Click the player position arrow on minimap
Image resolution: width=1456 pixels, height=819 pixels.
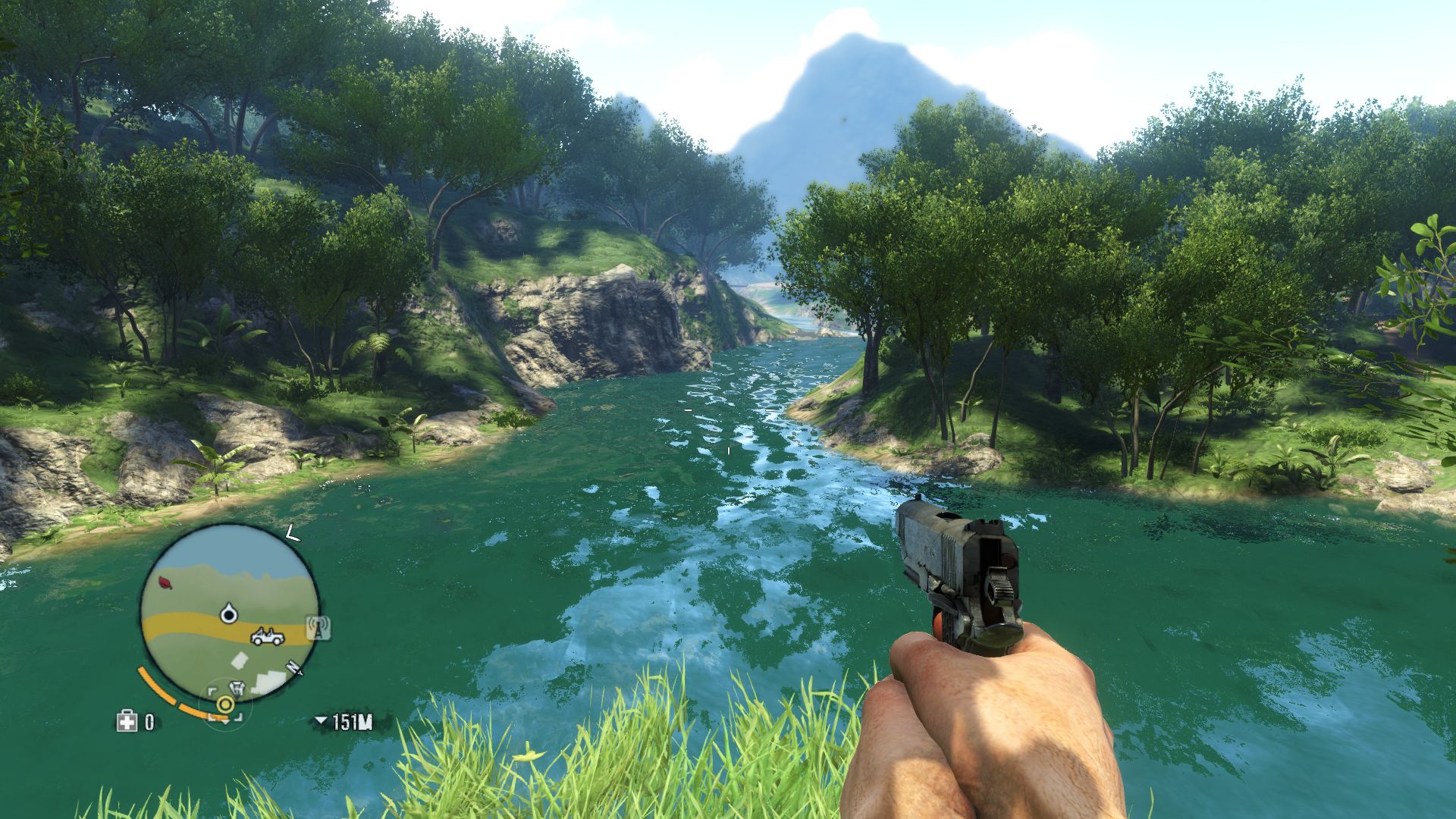228,613
